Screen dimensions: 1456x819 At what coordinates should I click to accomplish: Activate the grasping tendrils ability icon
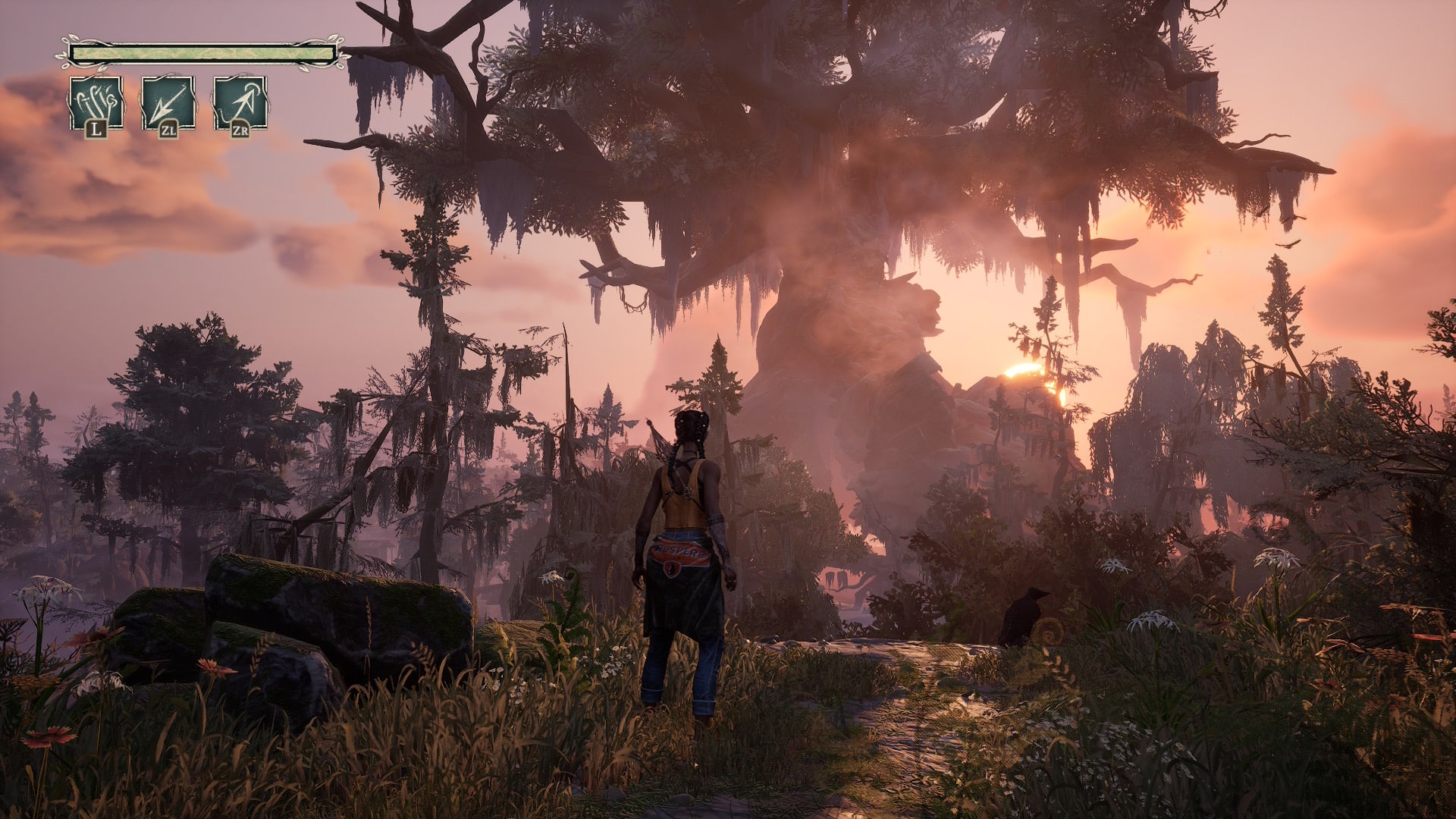[x=96, y=102]
